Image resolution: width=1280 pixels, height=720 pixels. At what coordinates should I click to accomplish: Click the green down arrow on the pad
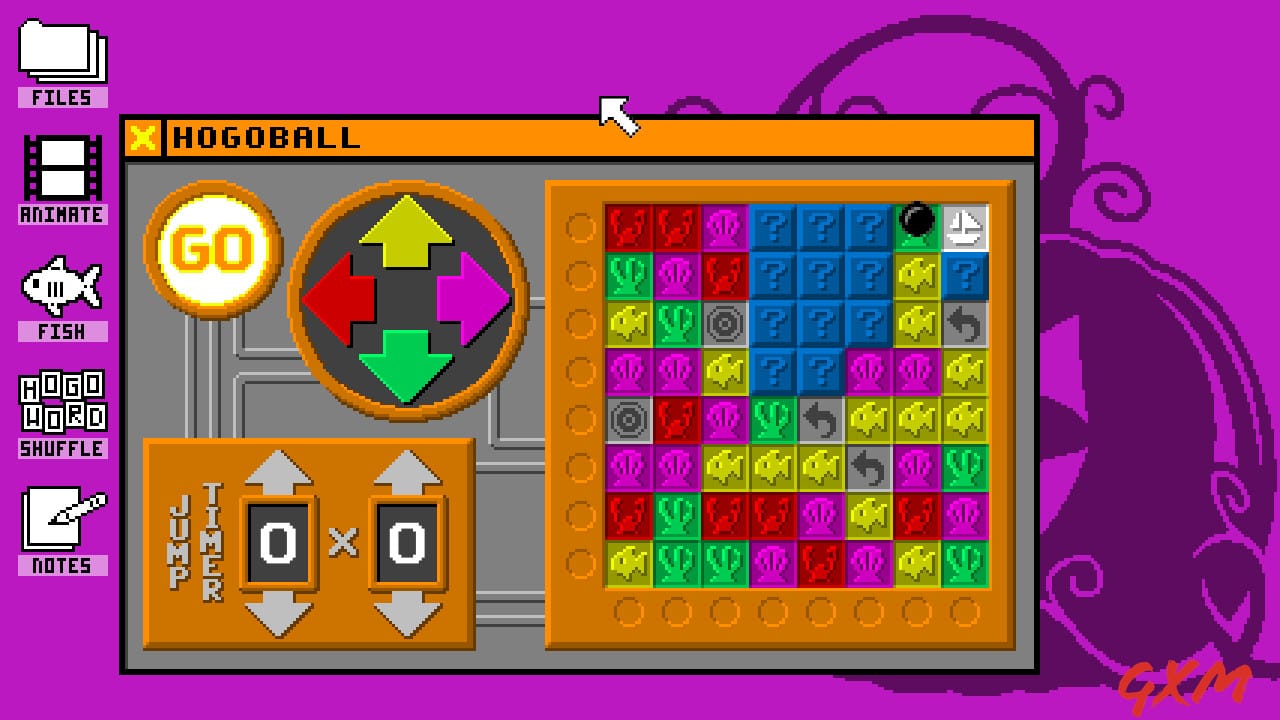pos(408,365)
